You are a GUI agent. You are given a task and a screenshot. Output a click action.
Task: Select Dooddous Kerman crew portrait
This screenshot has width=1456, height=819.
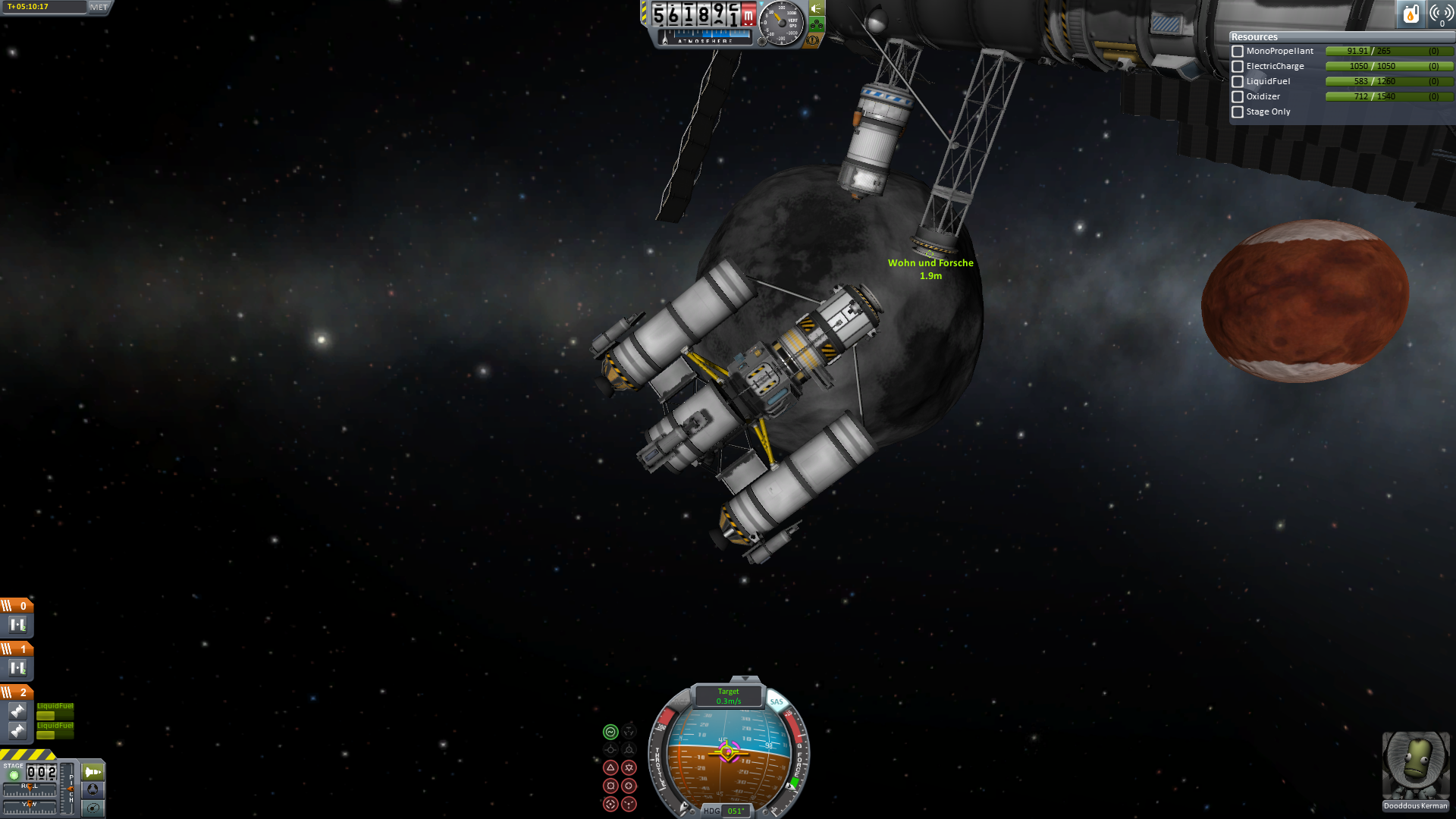(1415, 767)
